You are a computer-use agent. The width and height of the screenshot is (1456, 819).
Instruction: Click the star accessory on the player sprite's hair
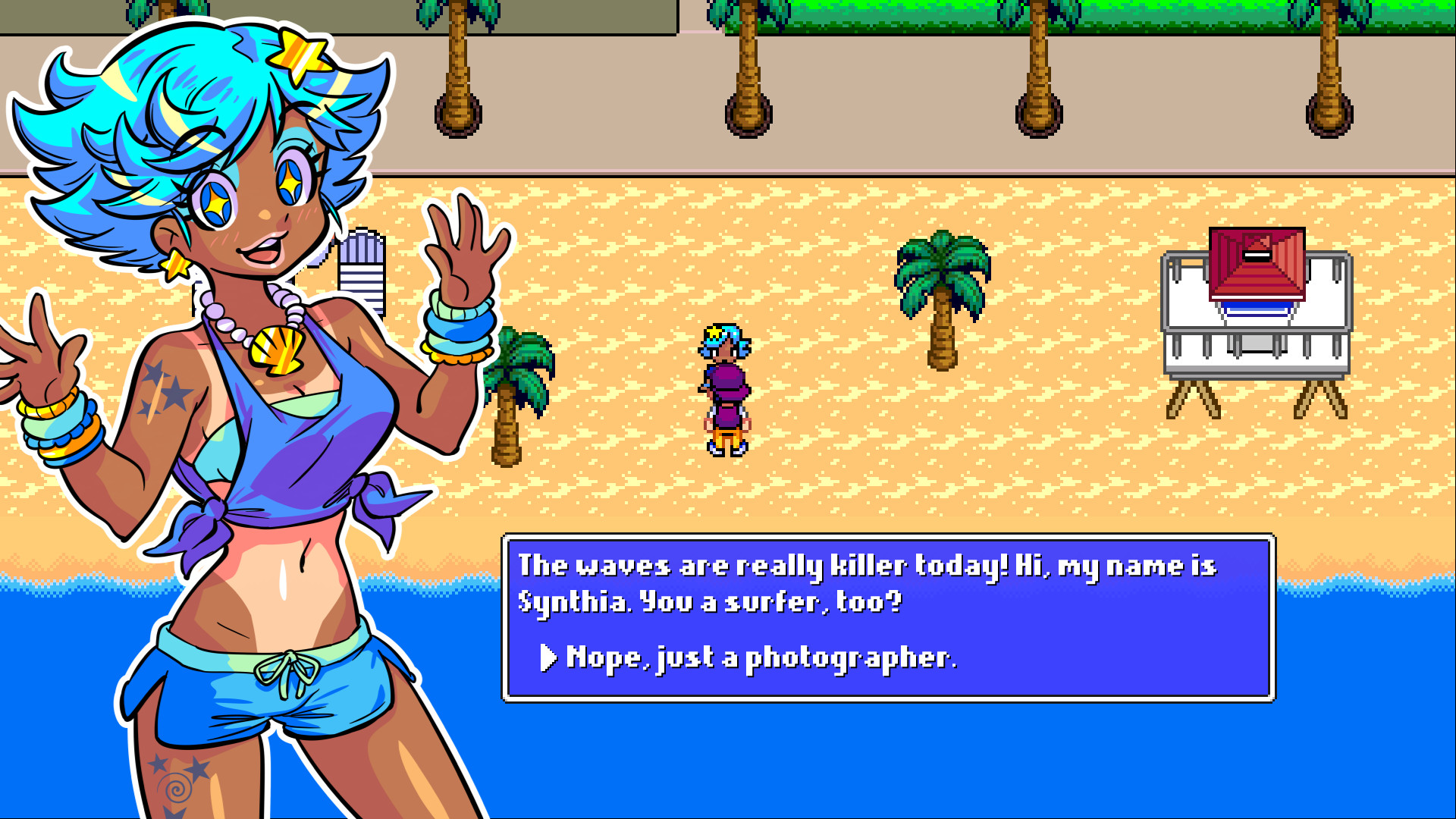point(716,331)
